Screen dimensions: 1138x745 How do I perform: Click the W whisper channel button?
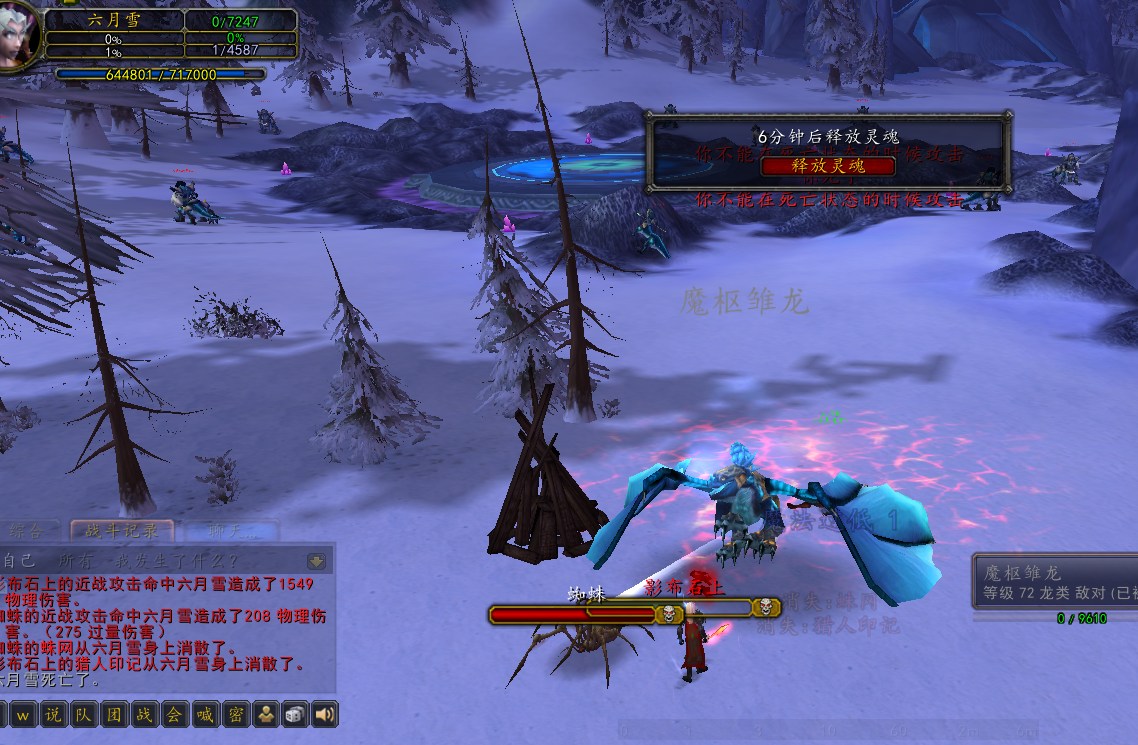22,714
